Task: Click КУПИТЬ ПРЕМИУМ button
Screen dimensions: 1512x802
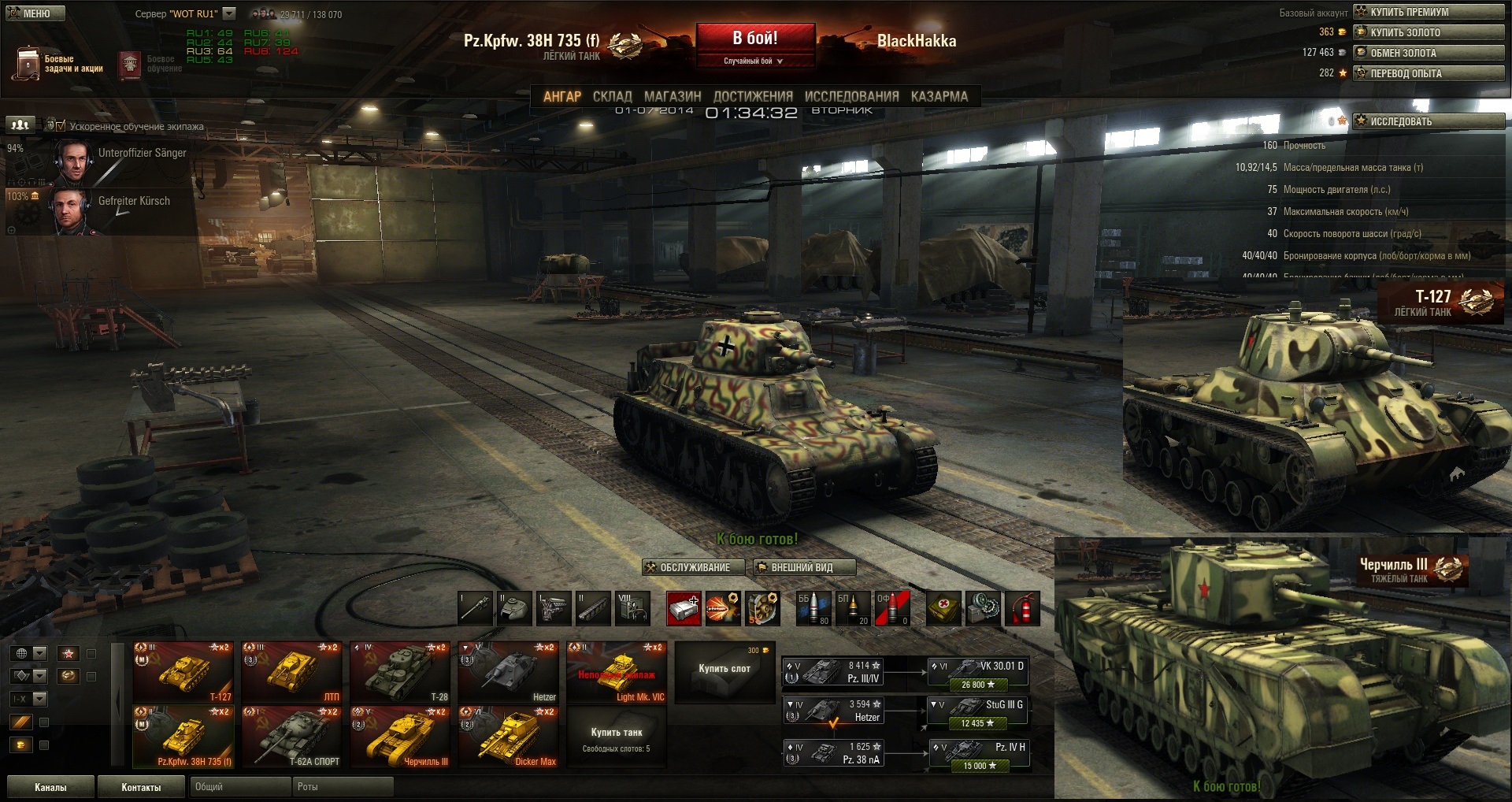Action: [1429, 12]
